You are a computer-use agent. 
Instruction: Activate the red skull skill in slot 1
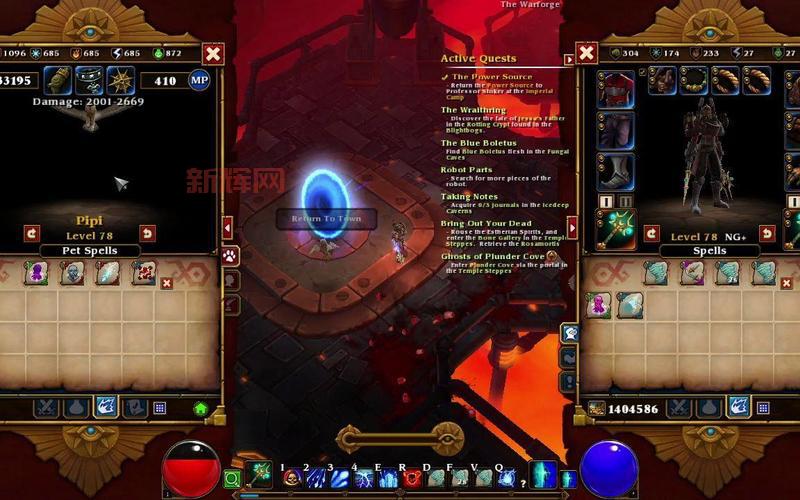coord(293,478)
